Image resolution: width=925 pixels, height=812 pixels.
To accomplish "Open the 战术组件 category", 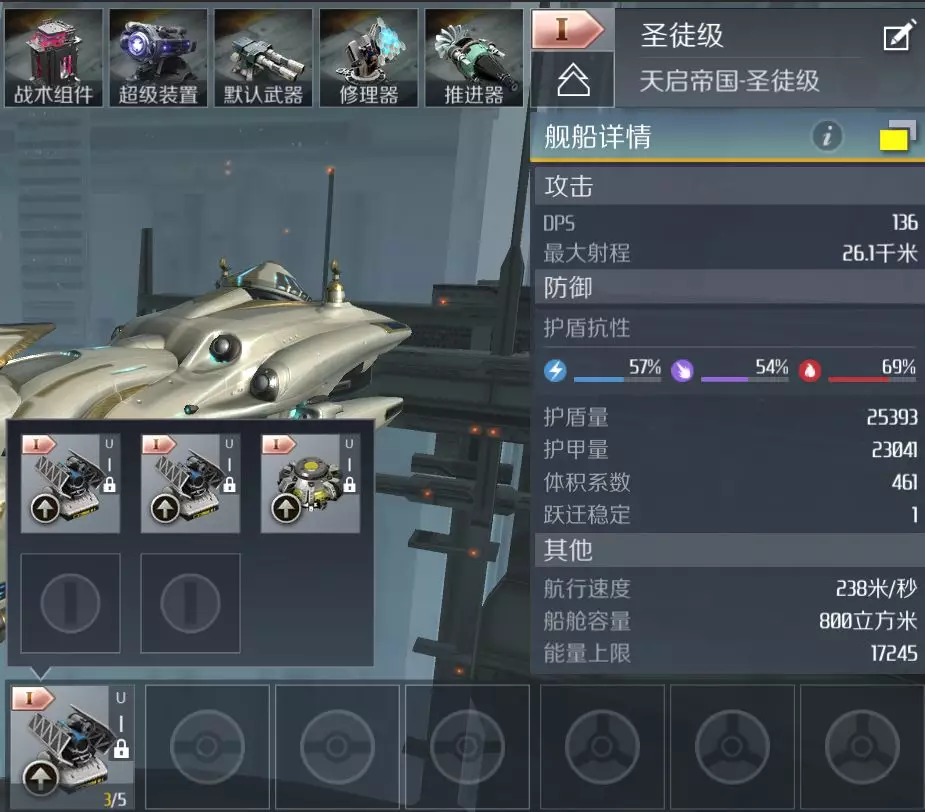I will click(x=54, y=57).
